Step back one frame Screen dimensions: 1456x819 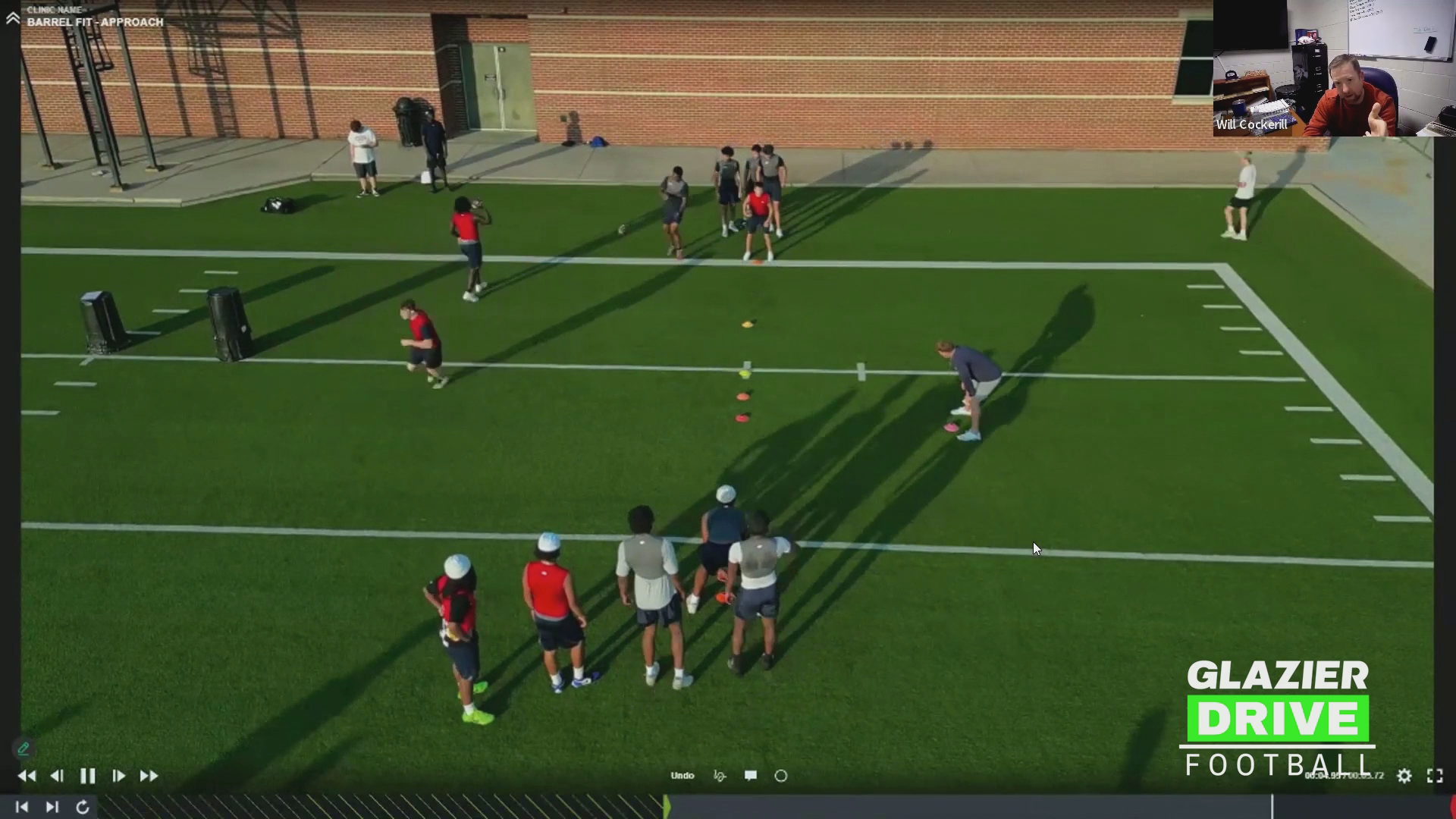(x=57, y=776)
